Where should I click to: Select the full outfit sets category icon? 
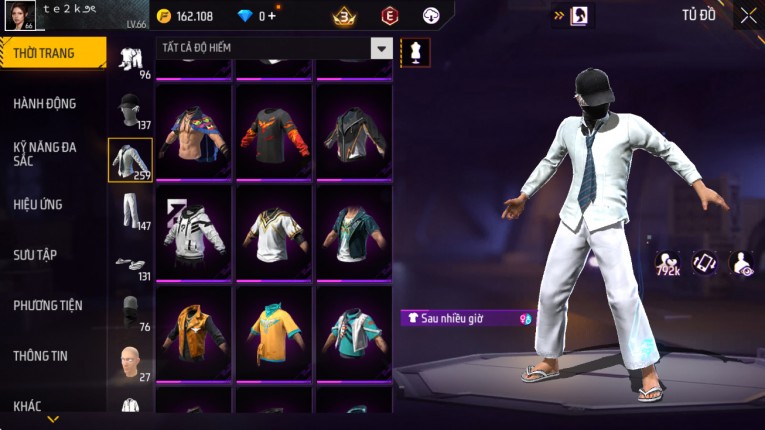pyautogui.click(x=130, y=60)
